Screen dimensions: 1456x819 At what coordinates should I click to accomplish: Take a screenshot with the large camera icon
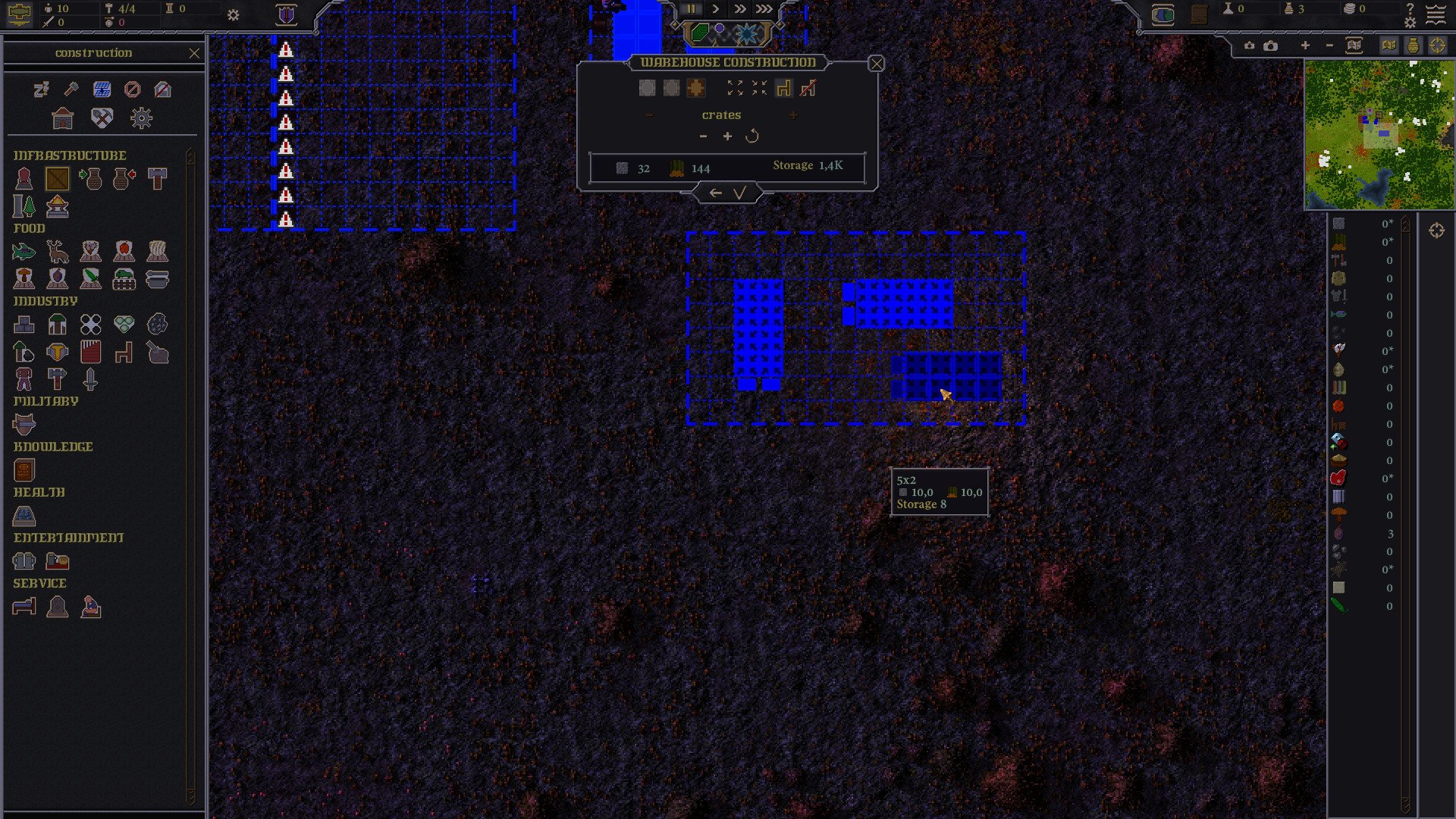tap(1271, 45)
